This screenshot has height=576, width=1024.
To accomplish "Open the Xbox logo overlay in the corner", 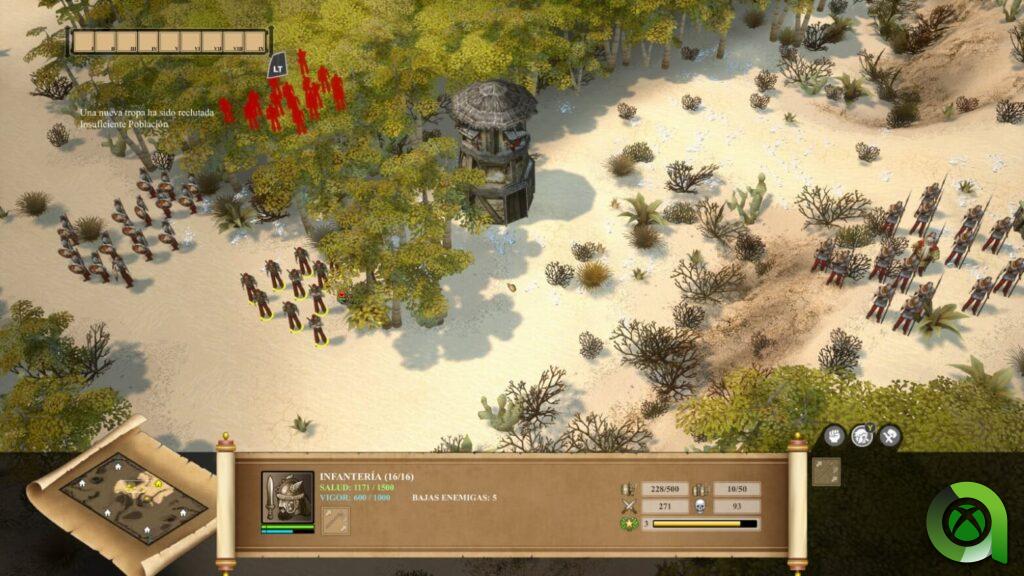I will (972, 523).
